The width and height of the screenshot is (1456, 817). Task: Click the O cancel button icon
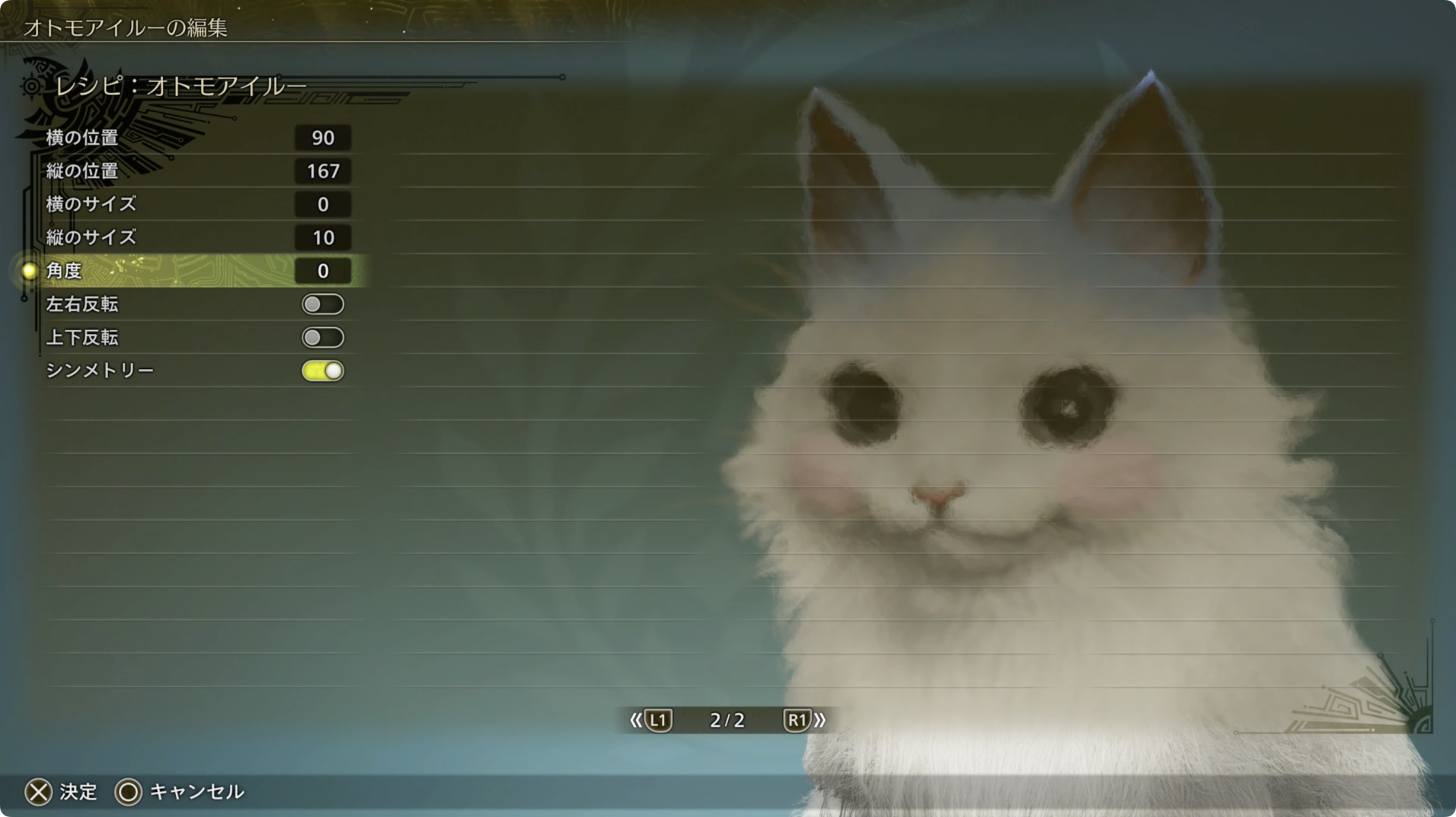pos(129,792)
